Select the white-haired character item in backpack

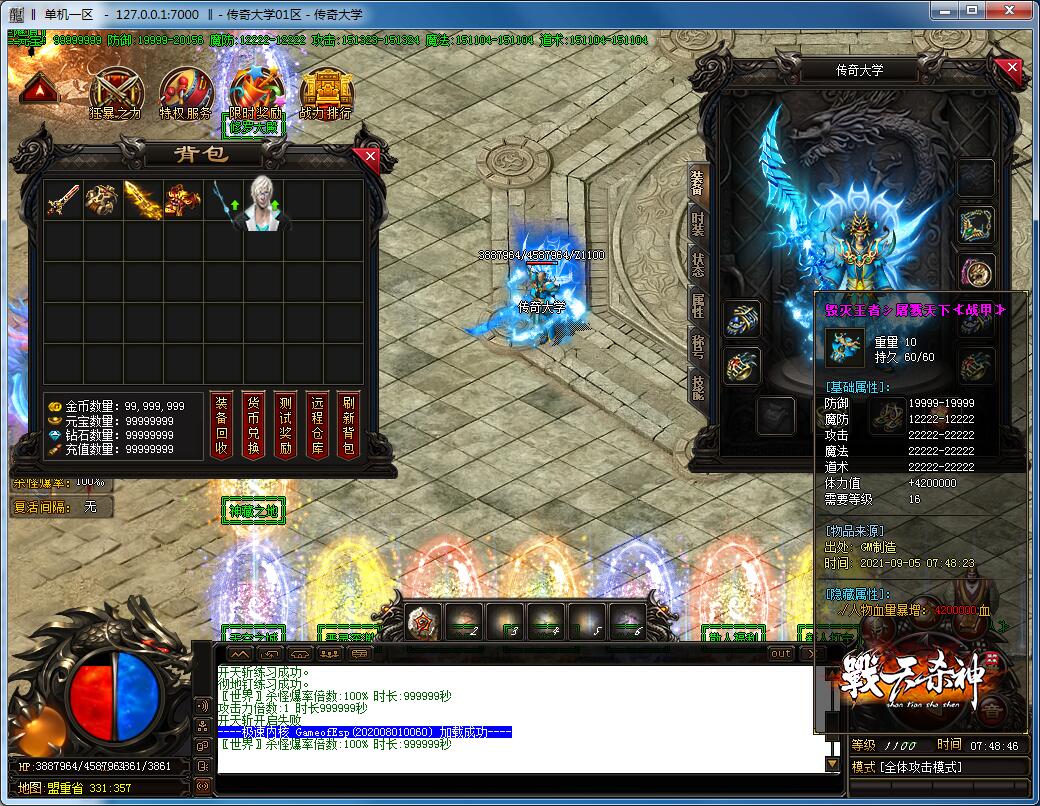click(261, 205)
